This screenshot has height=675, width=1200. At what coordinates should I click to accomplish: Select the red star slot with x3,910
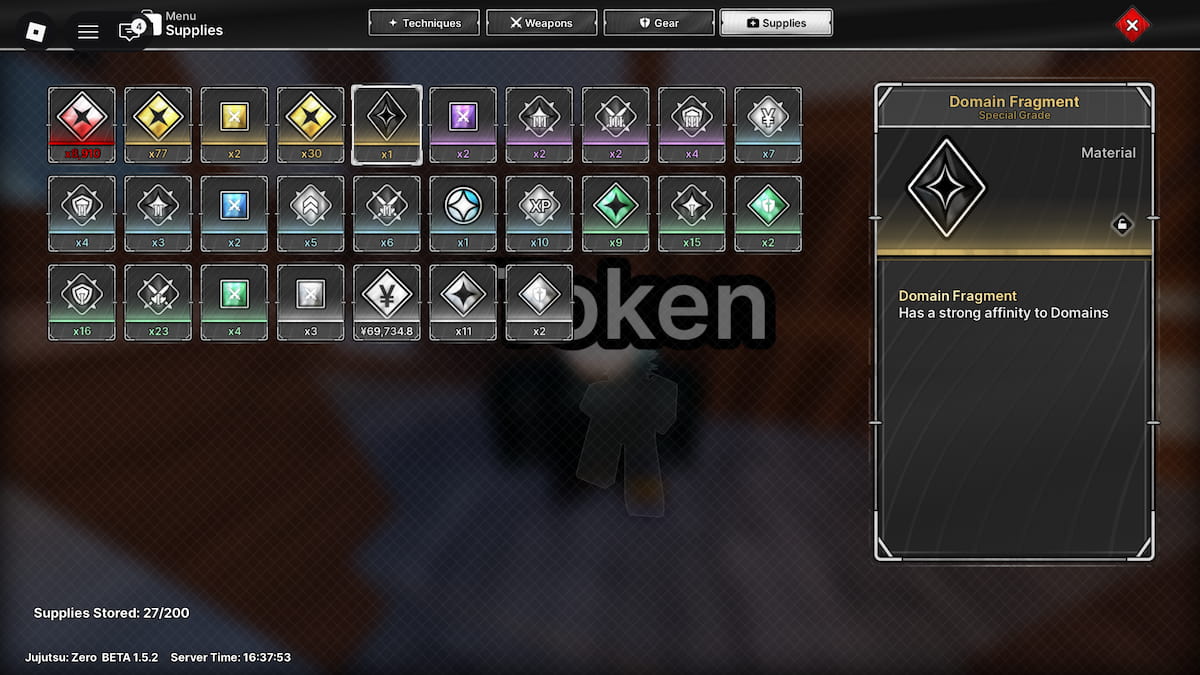[x=82, y=124]
